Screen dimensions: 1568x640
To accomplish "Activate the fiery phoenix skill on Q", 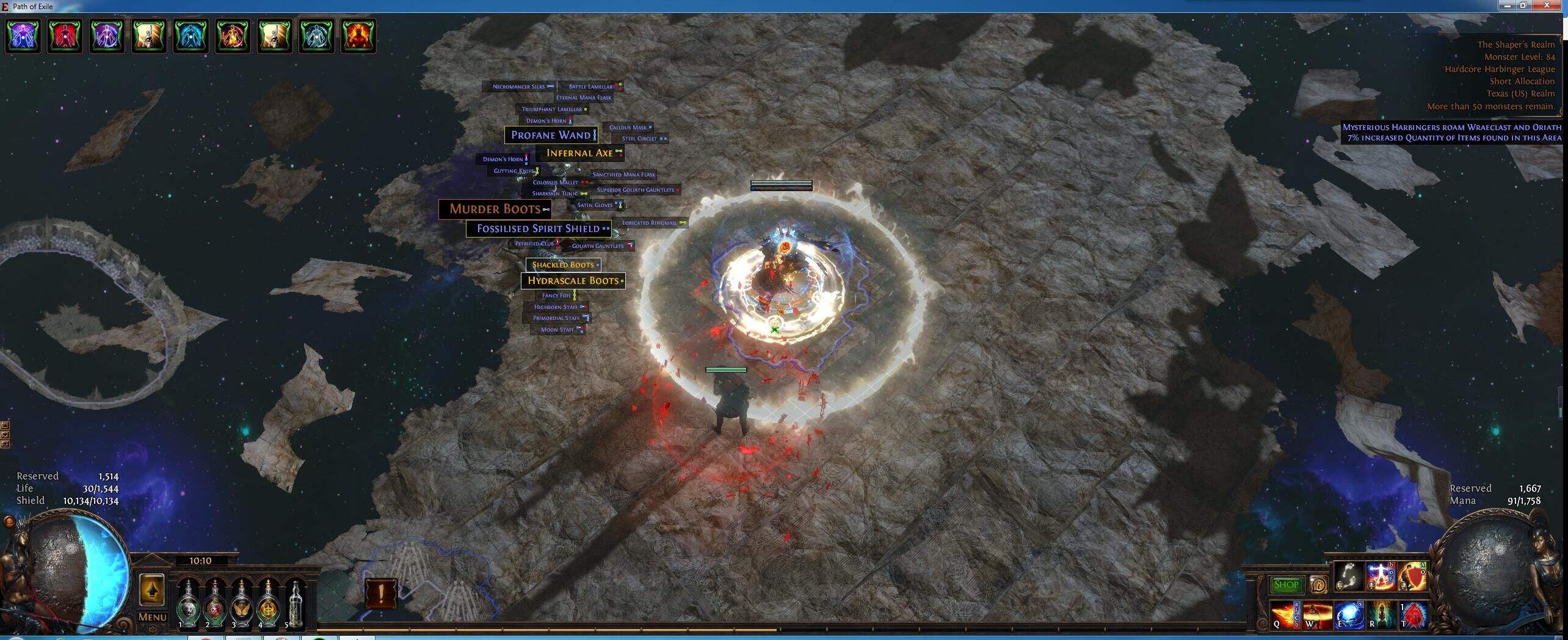I will [1285, 614].
